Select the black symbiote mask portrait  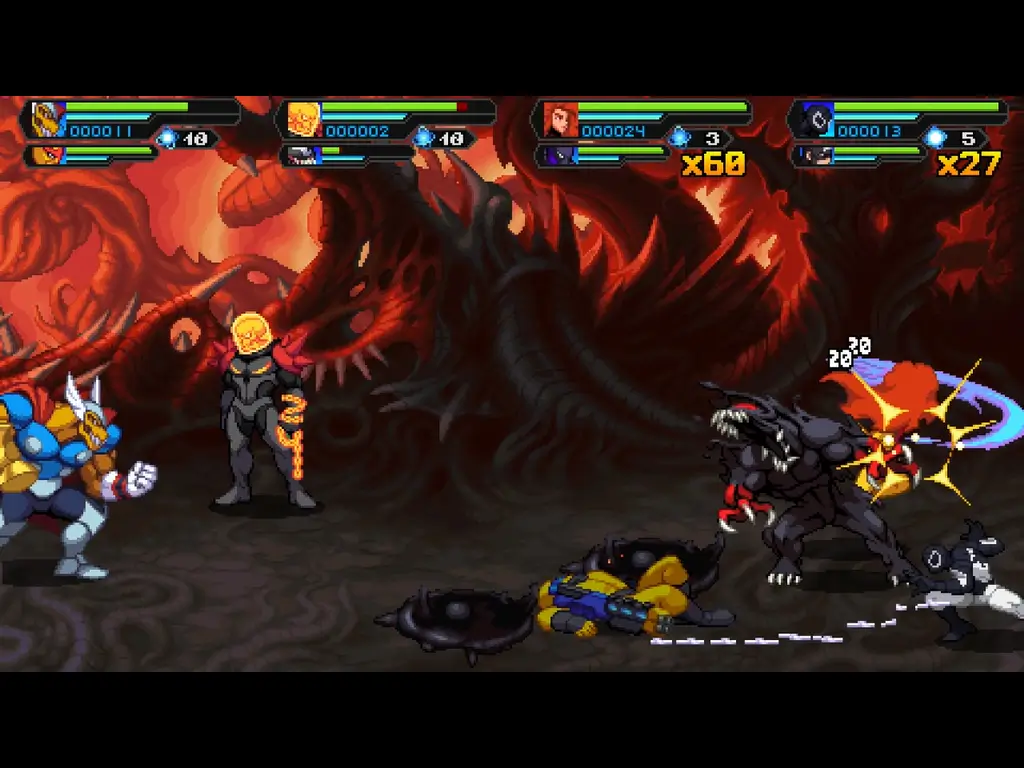pyautogui.click(x=815, y=119)
